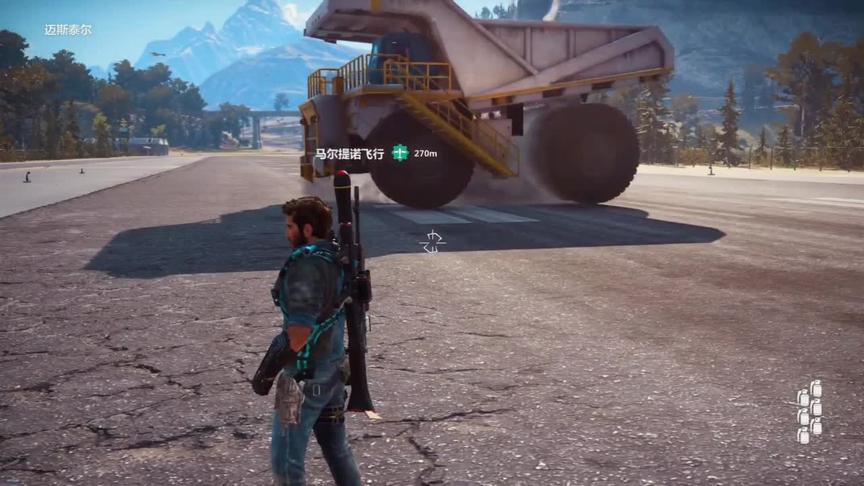The width and height of the screenshot is (864, 486).
Task: Select the green airfield waypoint marker icon
Action: 400,153
